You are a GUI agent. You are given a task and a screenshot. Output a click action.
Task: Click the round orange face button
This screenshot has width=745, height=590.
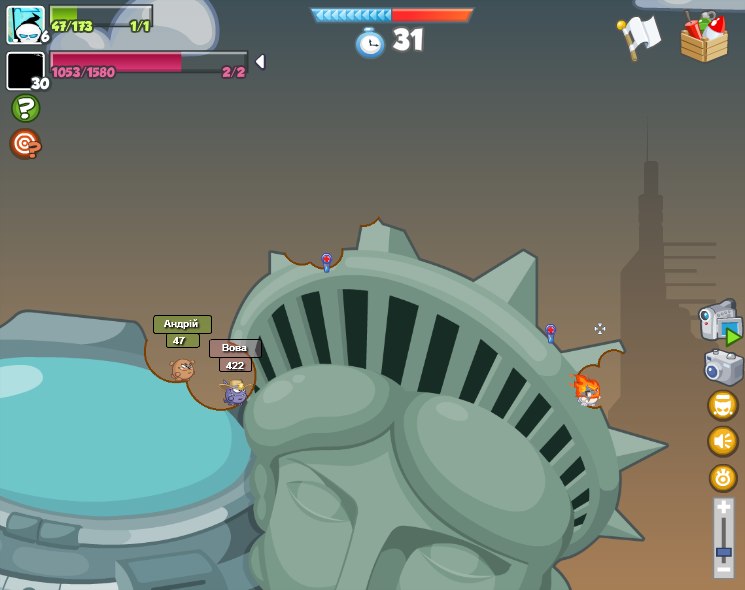722,405
